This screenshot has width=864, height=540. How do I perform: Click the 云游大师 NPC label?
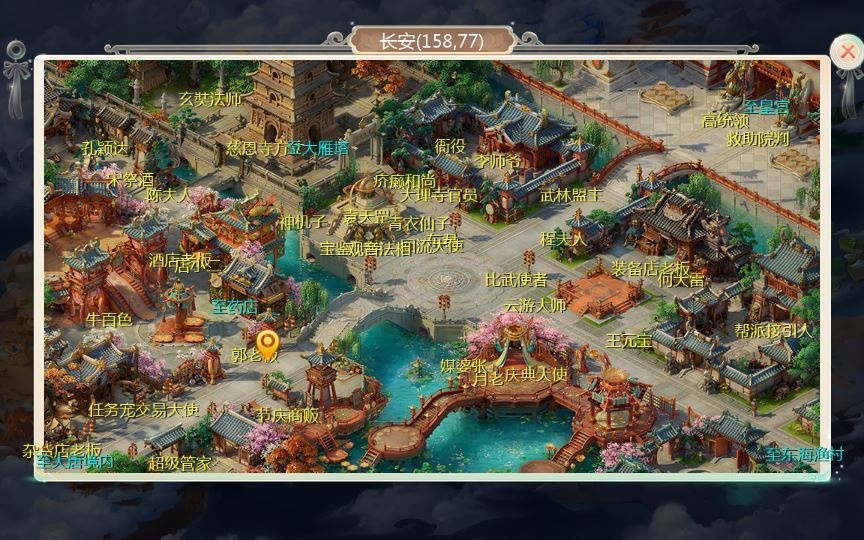(x=534, y=305)
